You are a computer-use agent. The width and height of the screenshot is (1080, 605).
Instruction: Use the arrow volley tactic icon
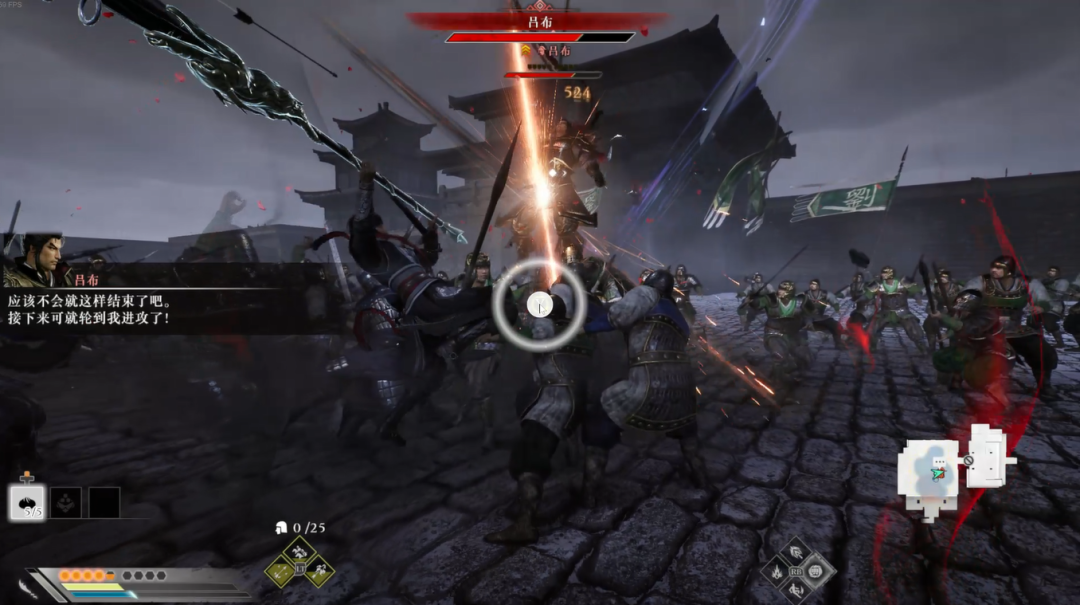(279, 572)
